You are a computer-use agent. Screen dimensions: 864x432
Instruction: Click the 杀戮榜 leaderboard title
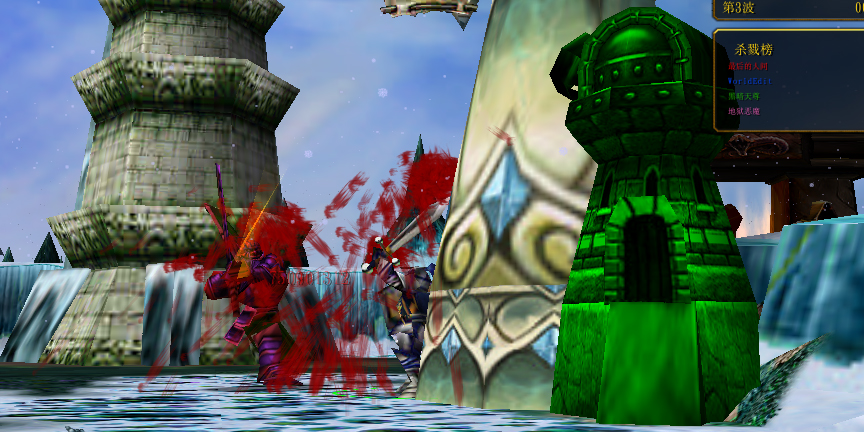tap(753, 48)
